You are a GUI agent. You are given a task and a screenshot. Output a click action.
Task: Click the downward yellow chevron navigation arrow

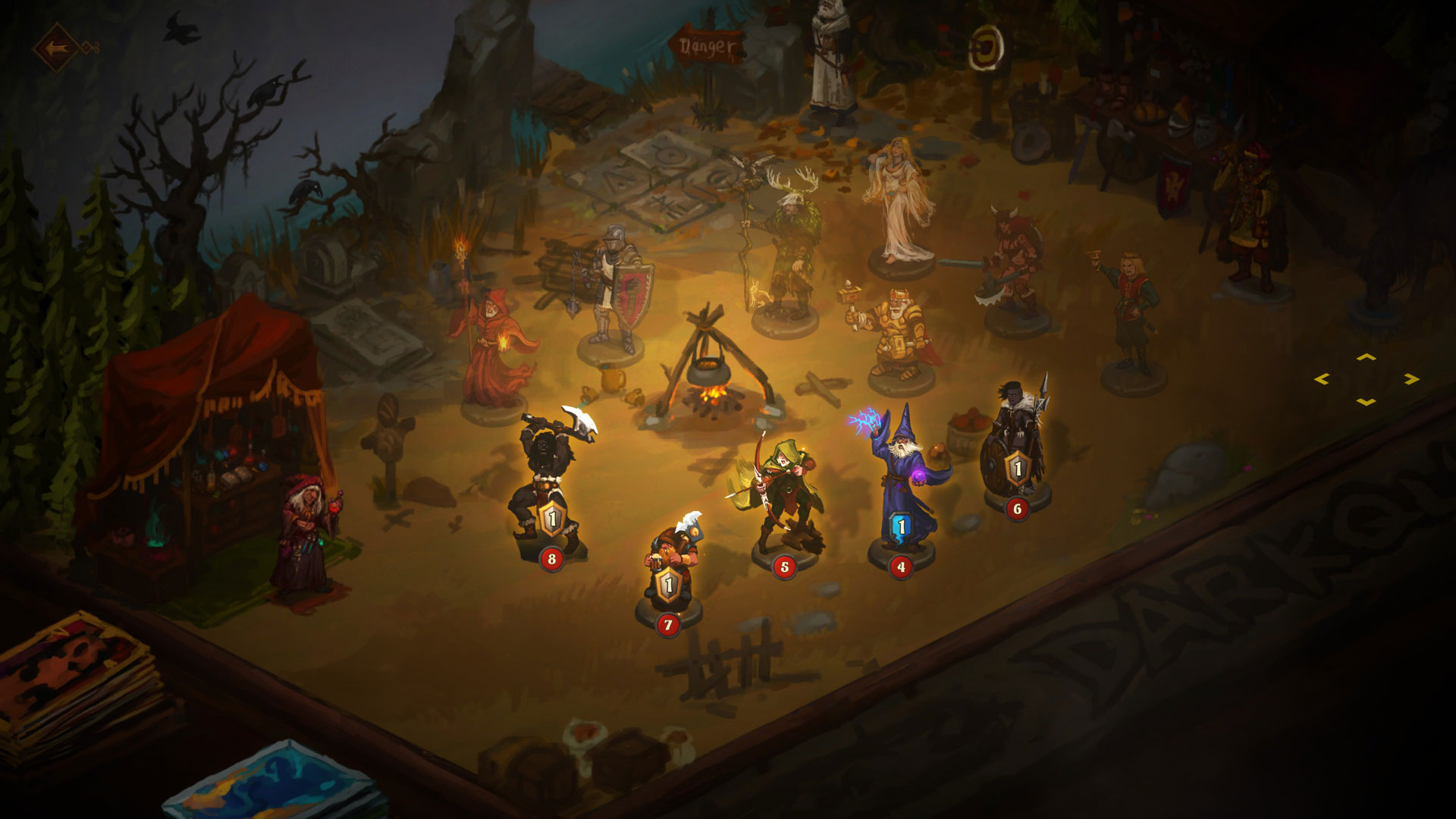pos(1367,403)
